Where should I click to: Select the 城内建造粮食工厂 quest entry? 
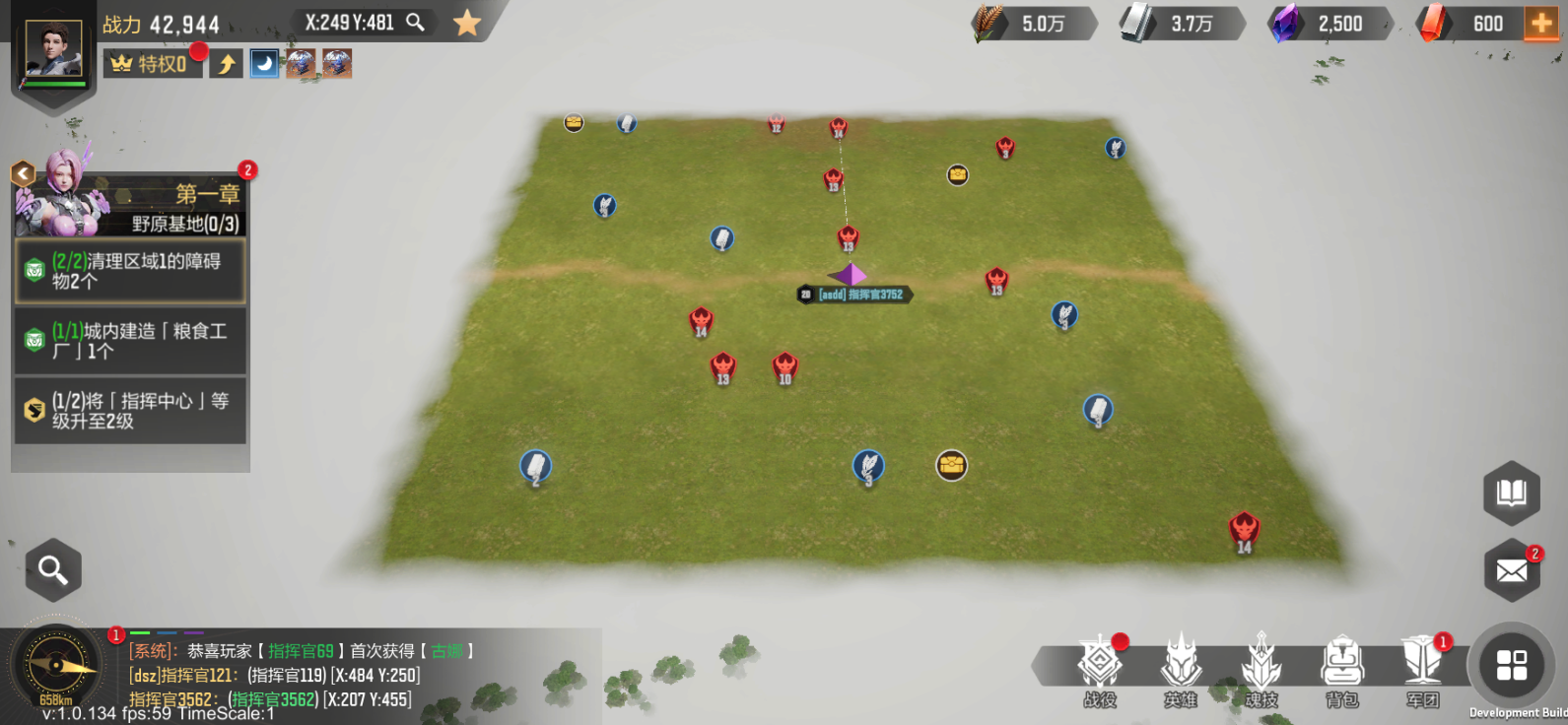tap(130, 341)
